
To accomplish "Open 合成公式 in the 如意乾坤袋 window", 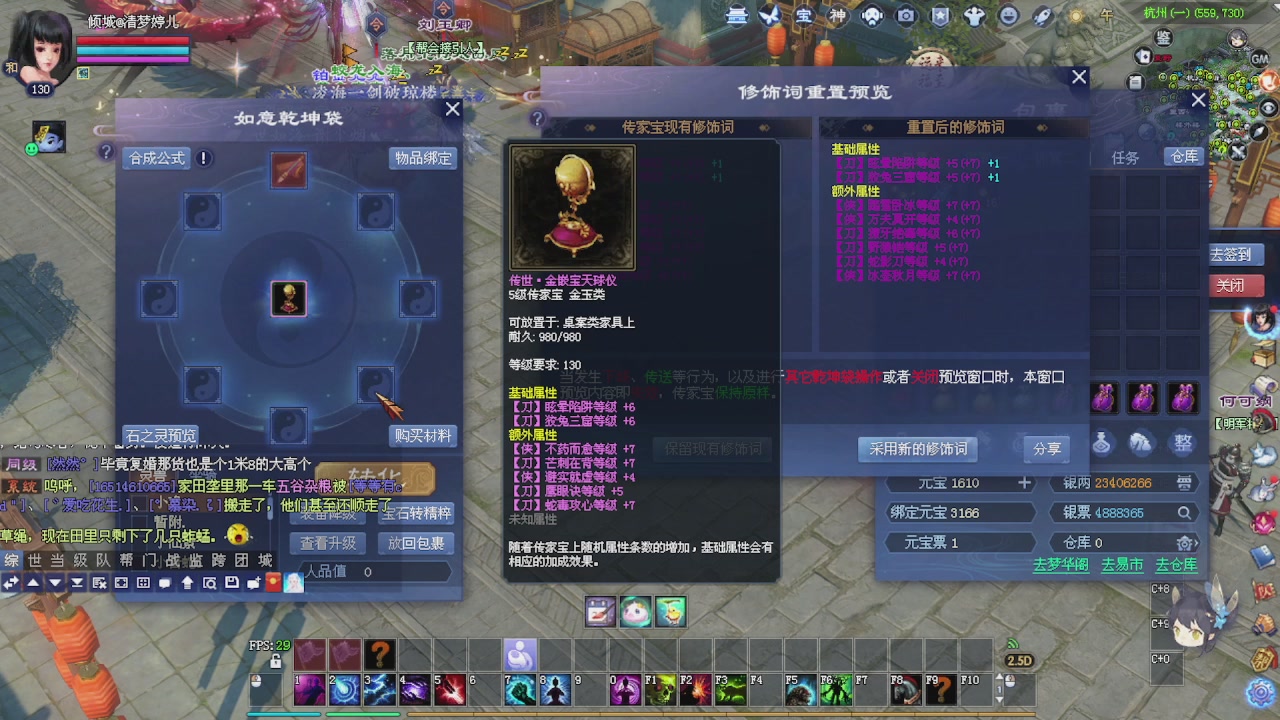I will [155, 158].
